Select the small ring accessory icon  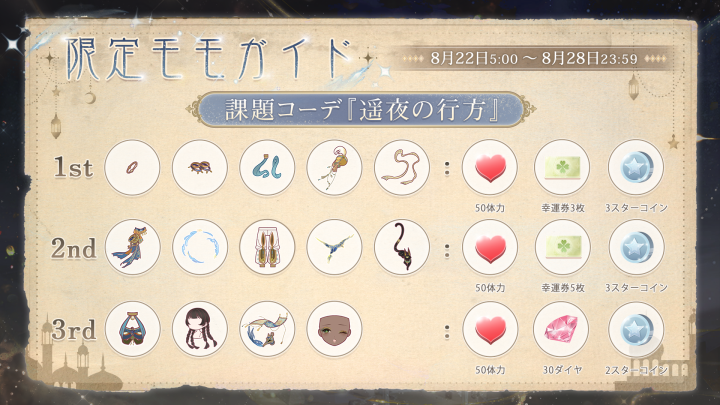coord(132,166)
